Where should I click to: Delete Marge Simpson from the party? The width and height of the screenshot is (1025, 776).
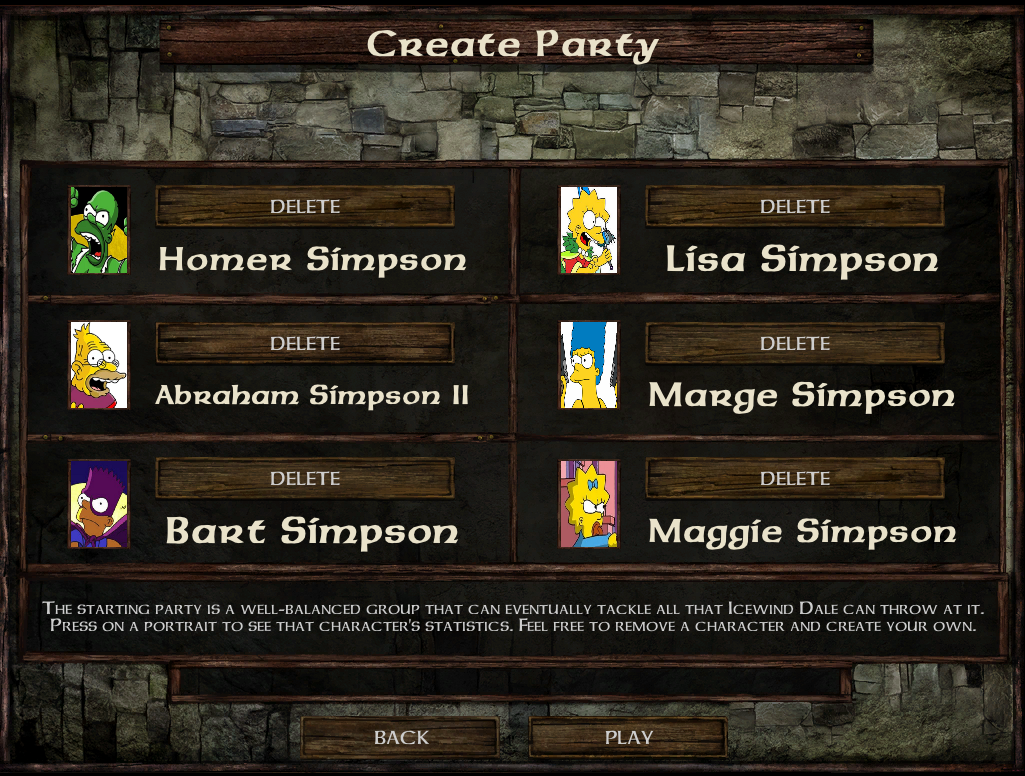pos(795,343)
